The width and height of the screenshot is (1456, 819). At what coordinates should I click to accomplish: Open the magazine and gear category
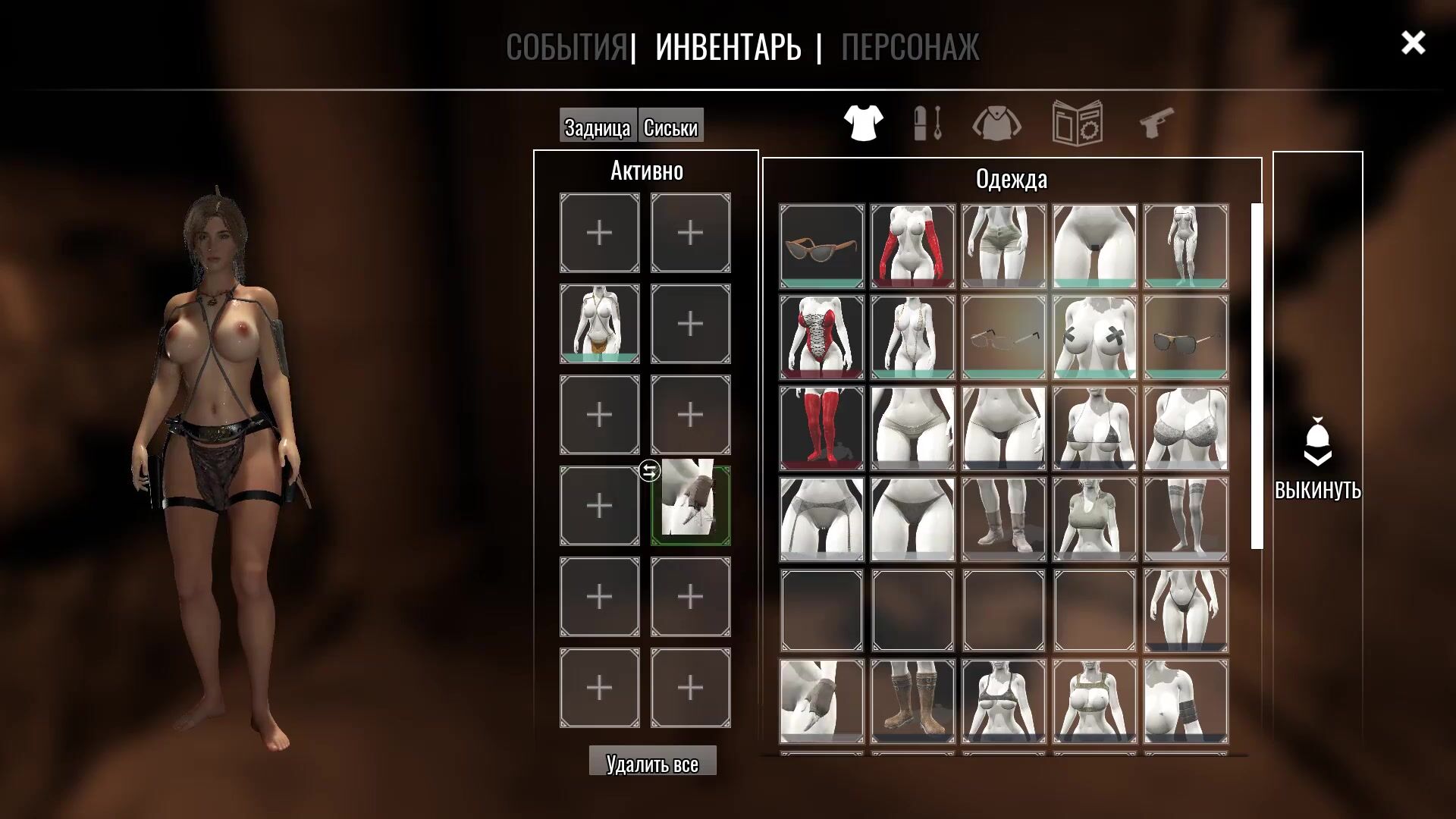[1077, 122]
